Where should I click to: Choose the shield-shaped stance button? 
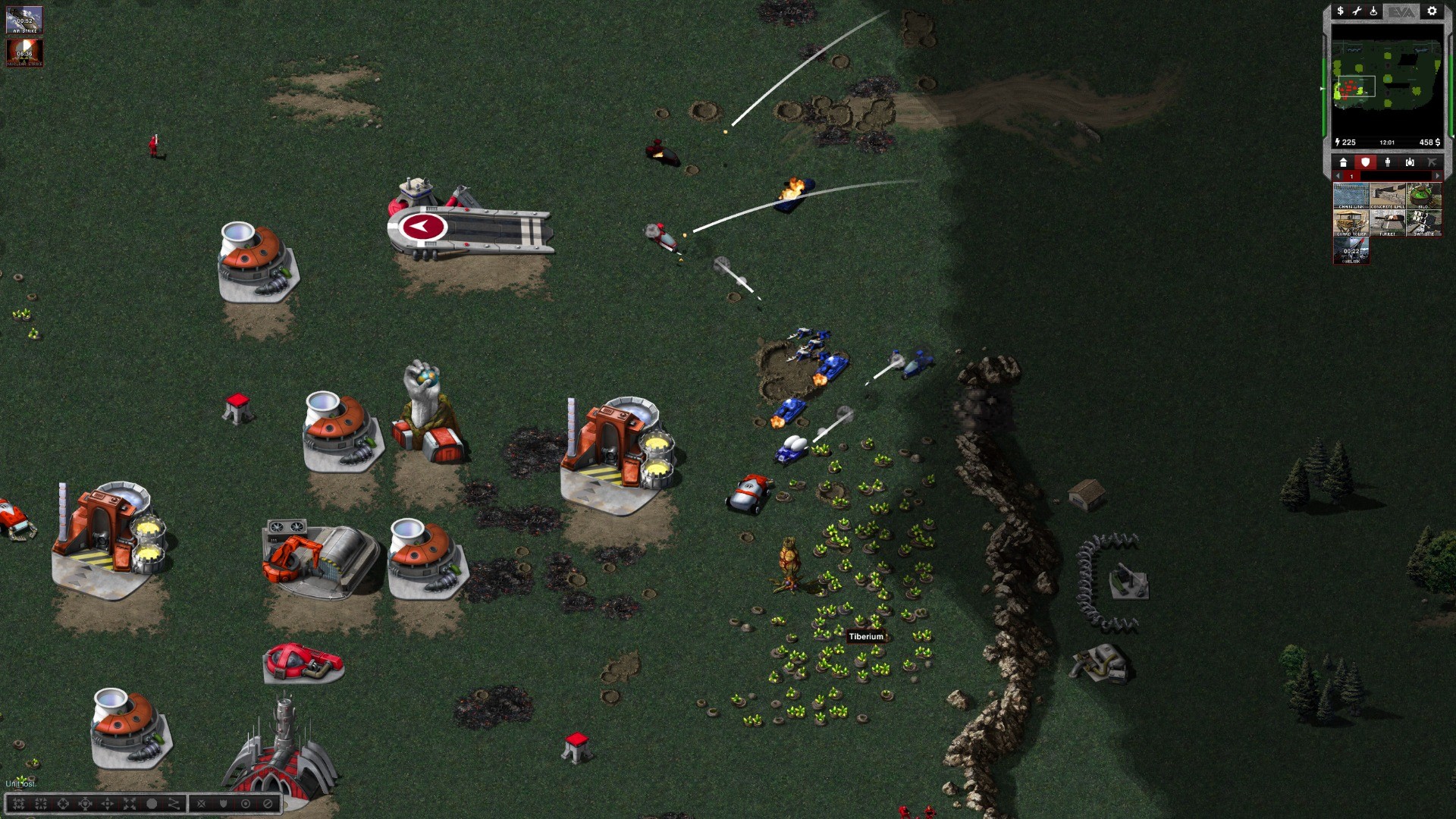223,804
